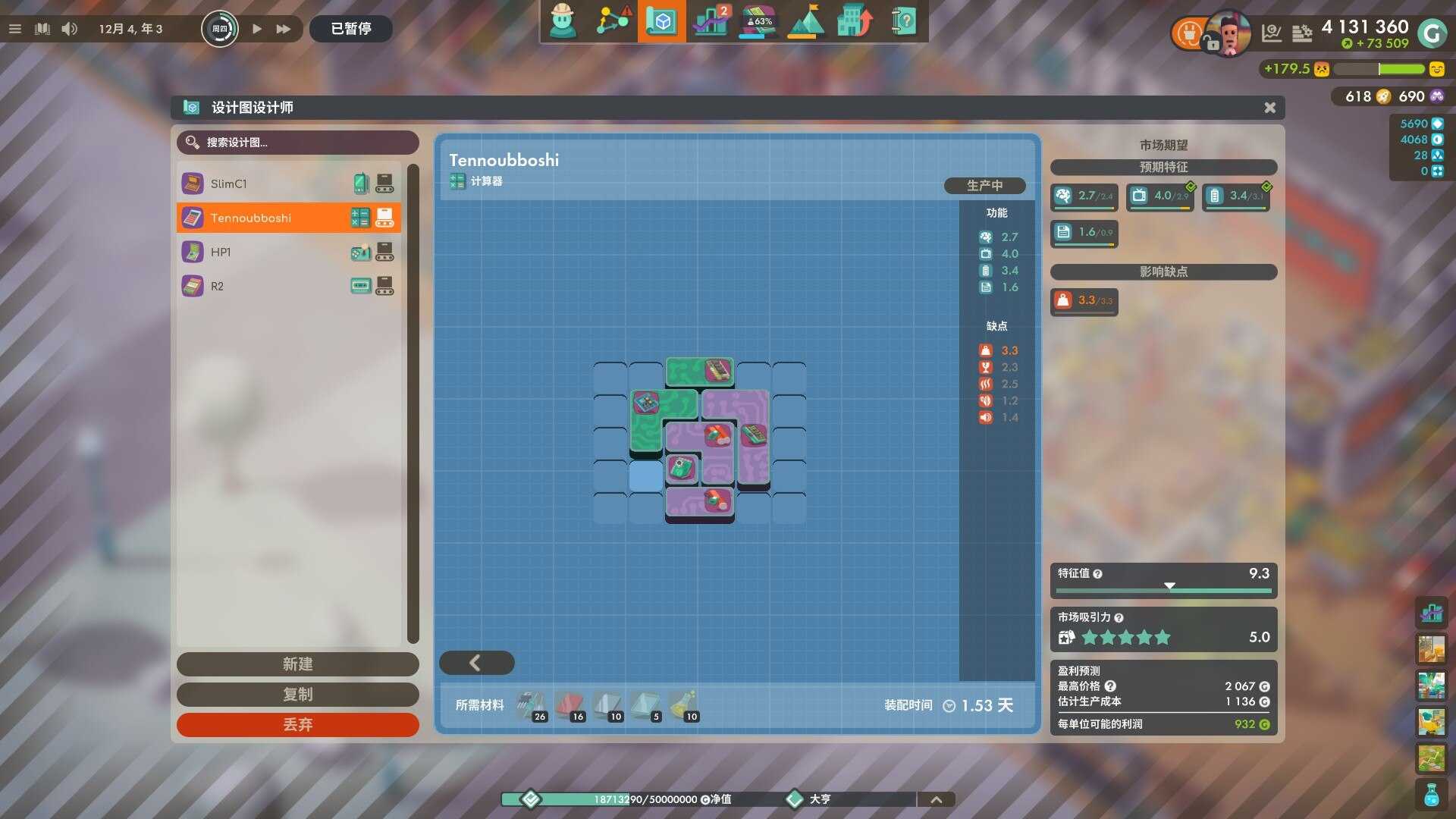This screenshot has height=819, width=1456.
Task: Click the 搜索设计图 search field
Action: (297, 143)
